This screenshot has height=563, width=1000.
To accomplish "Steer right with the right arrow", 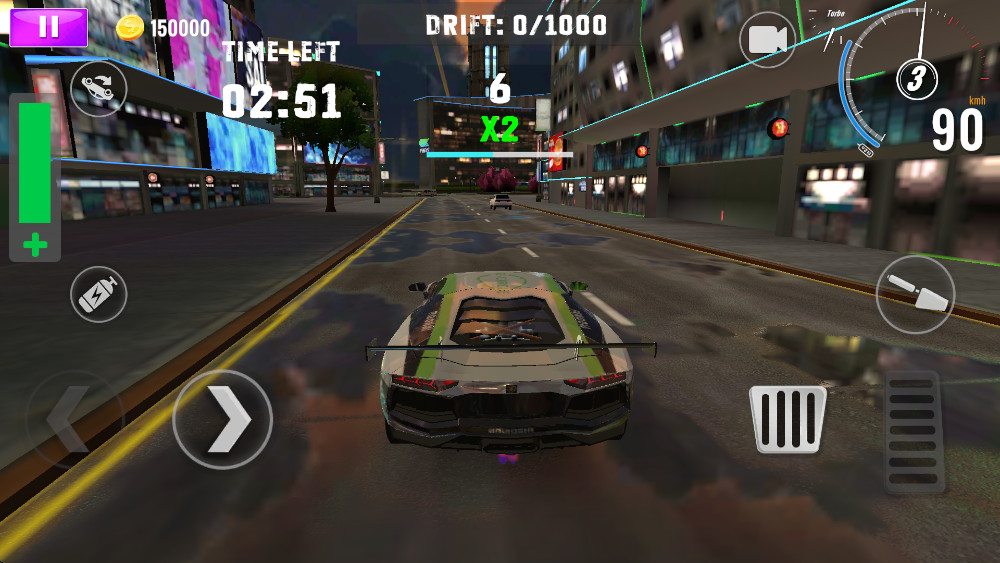I will pyautogui.click(x=222, y=420).
